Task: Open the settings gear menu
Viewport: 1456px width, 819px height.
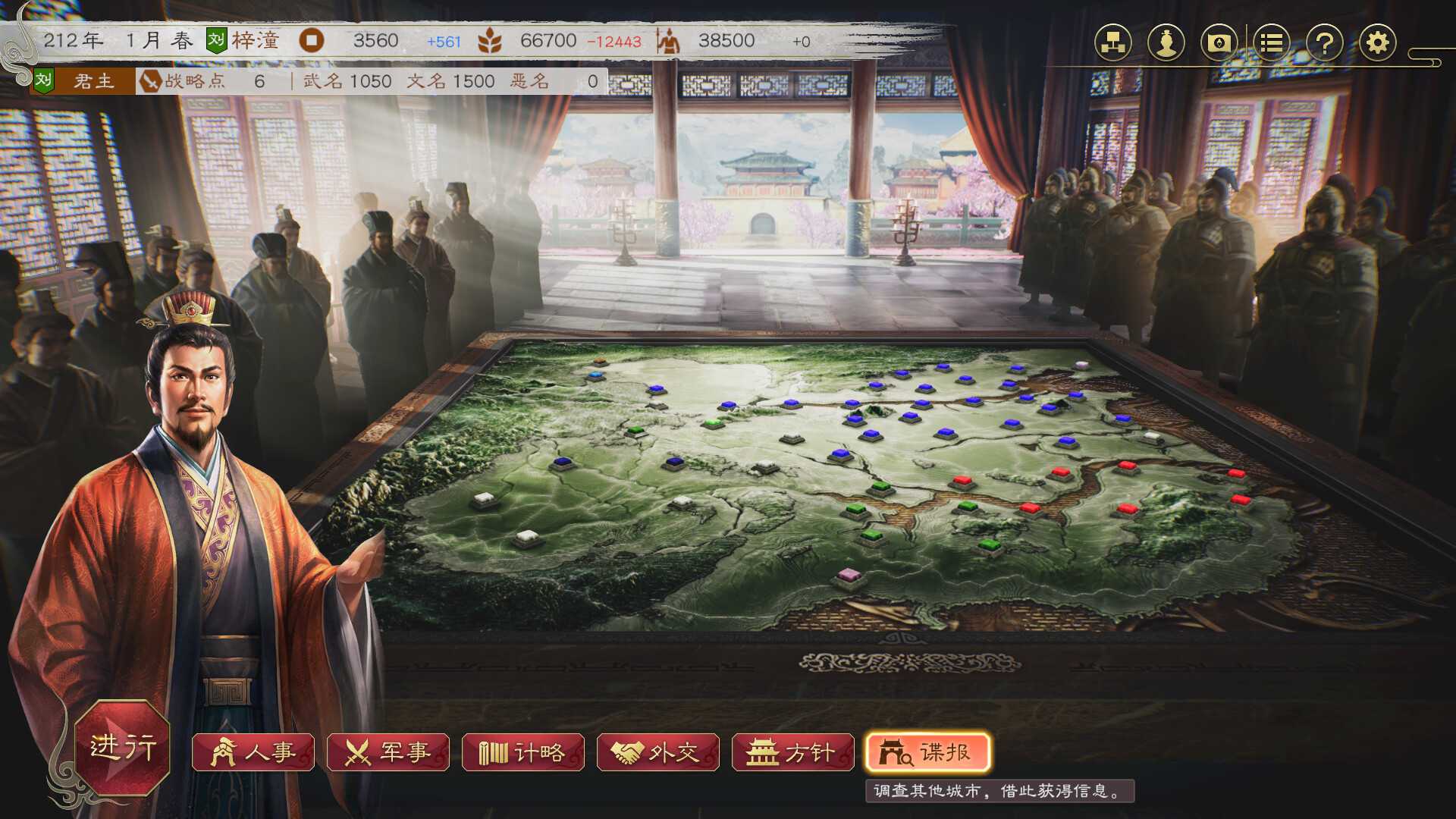Action: click(1379, 43)
